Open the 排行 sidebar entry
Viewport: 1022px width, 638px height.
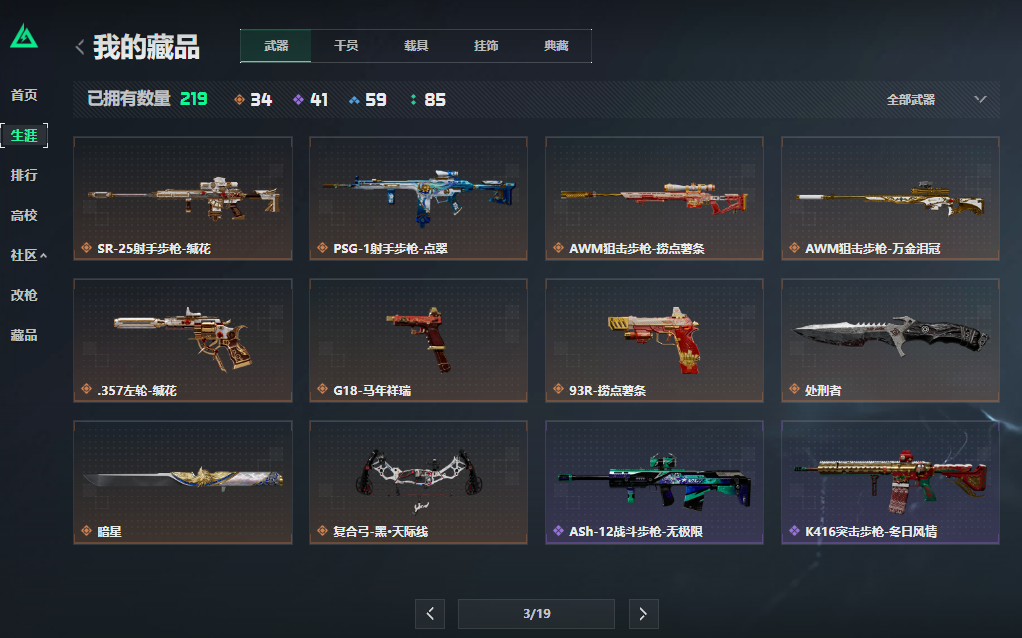click(x=24, y=175)
